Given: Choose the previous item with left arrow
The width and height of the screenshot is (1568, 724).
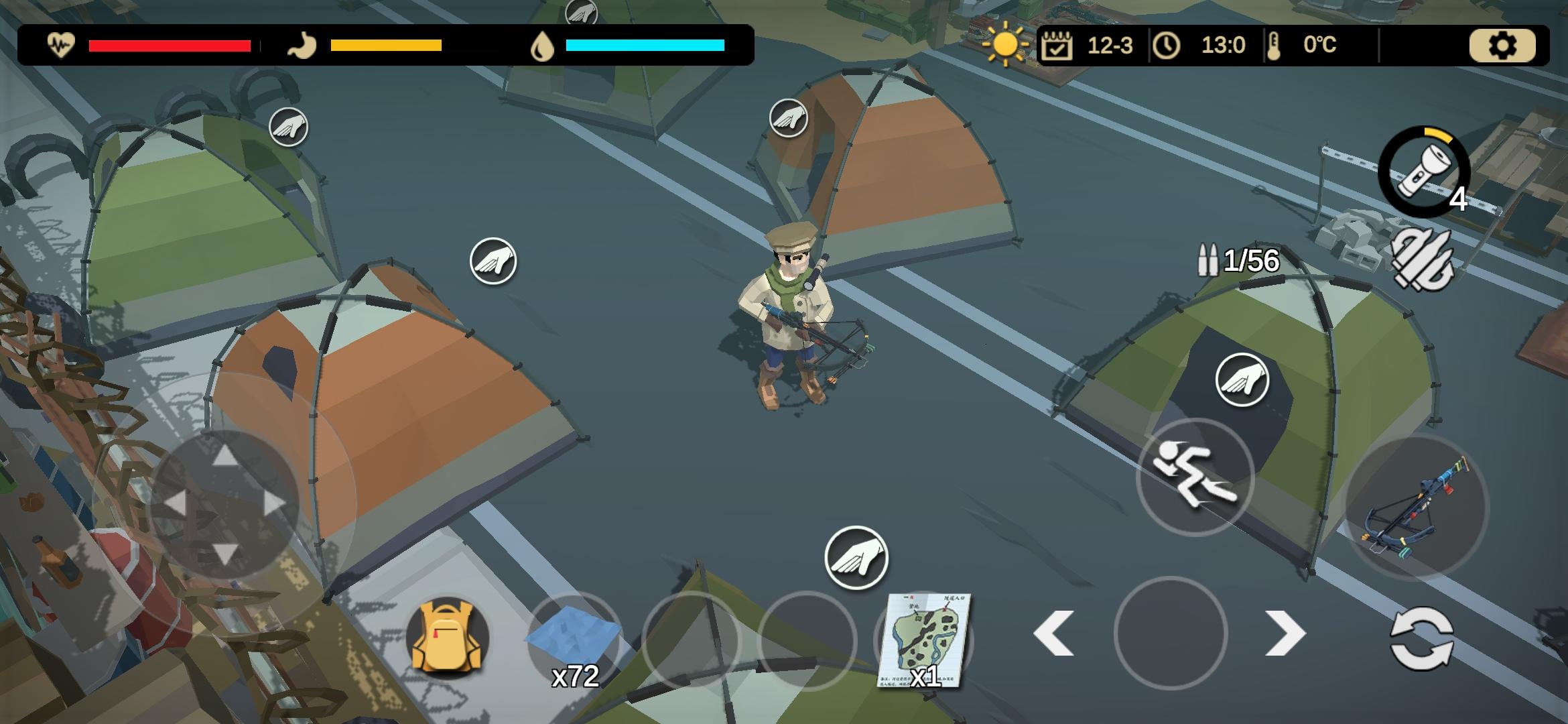Looking at the screenshot, I should tap(1054, 633).
